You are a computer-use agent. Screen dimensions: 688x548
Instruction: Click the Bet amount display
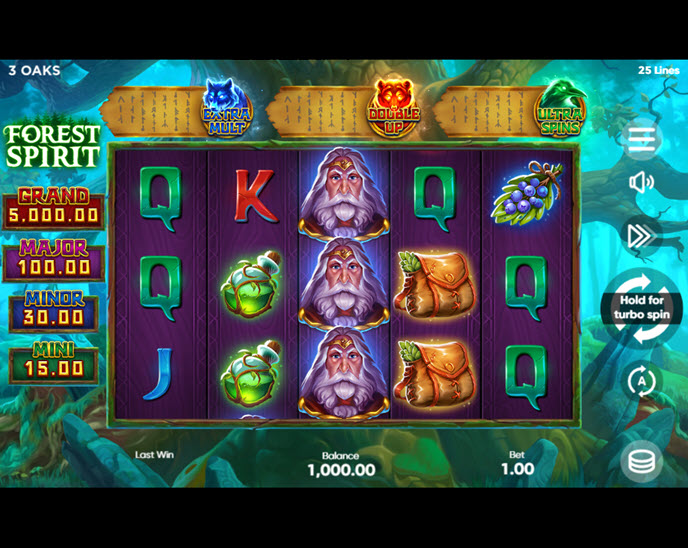(517, 462)
